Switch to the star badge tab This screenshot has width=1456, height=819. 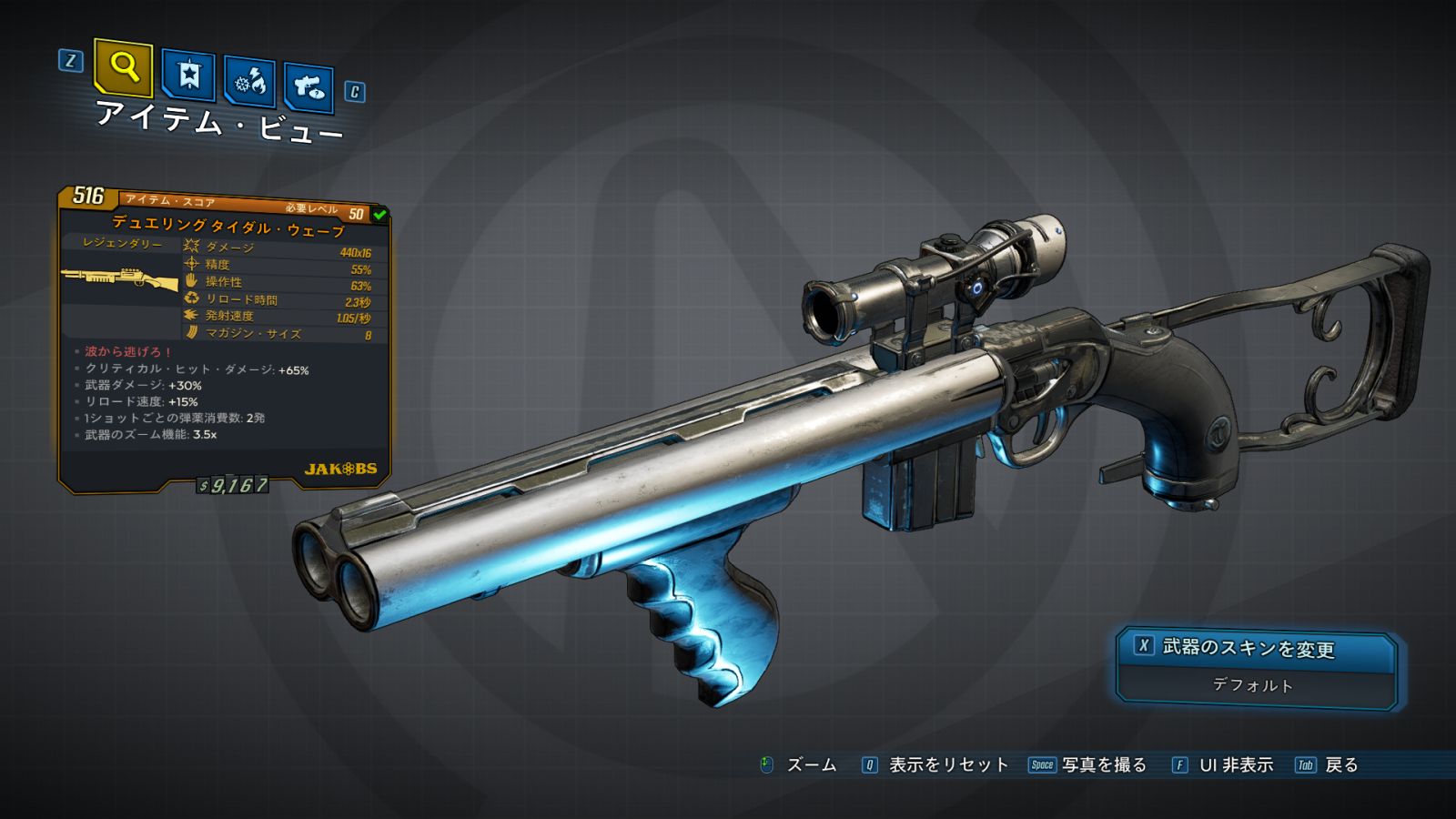click(x=188, y=75)
